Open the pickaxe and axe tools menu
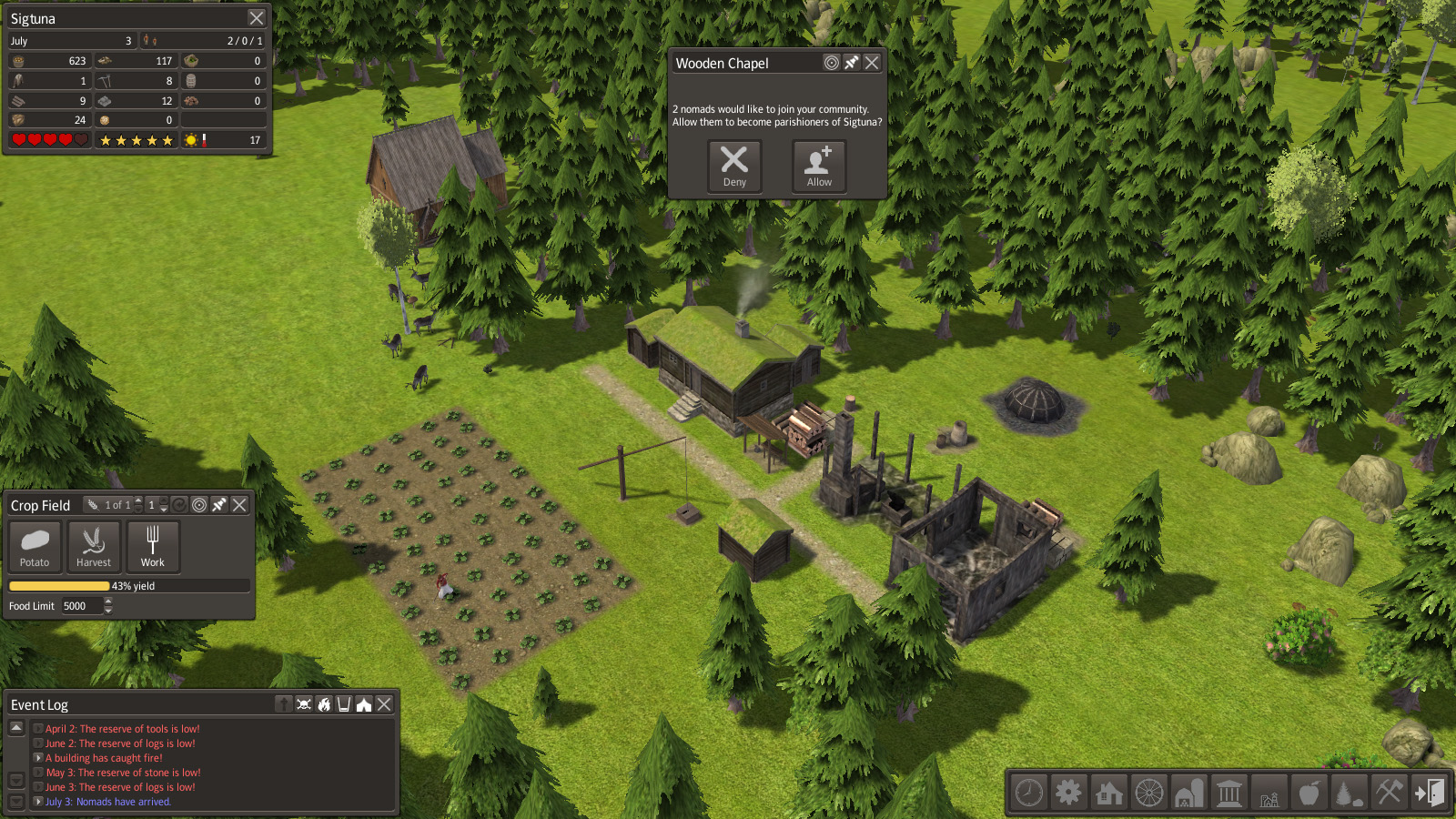The image size is (1456, 819). (1389, 793)
